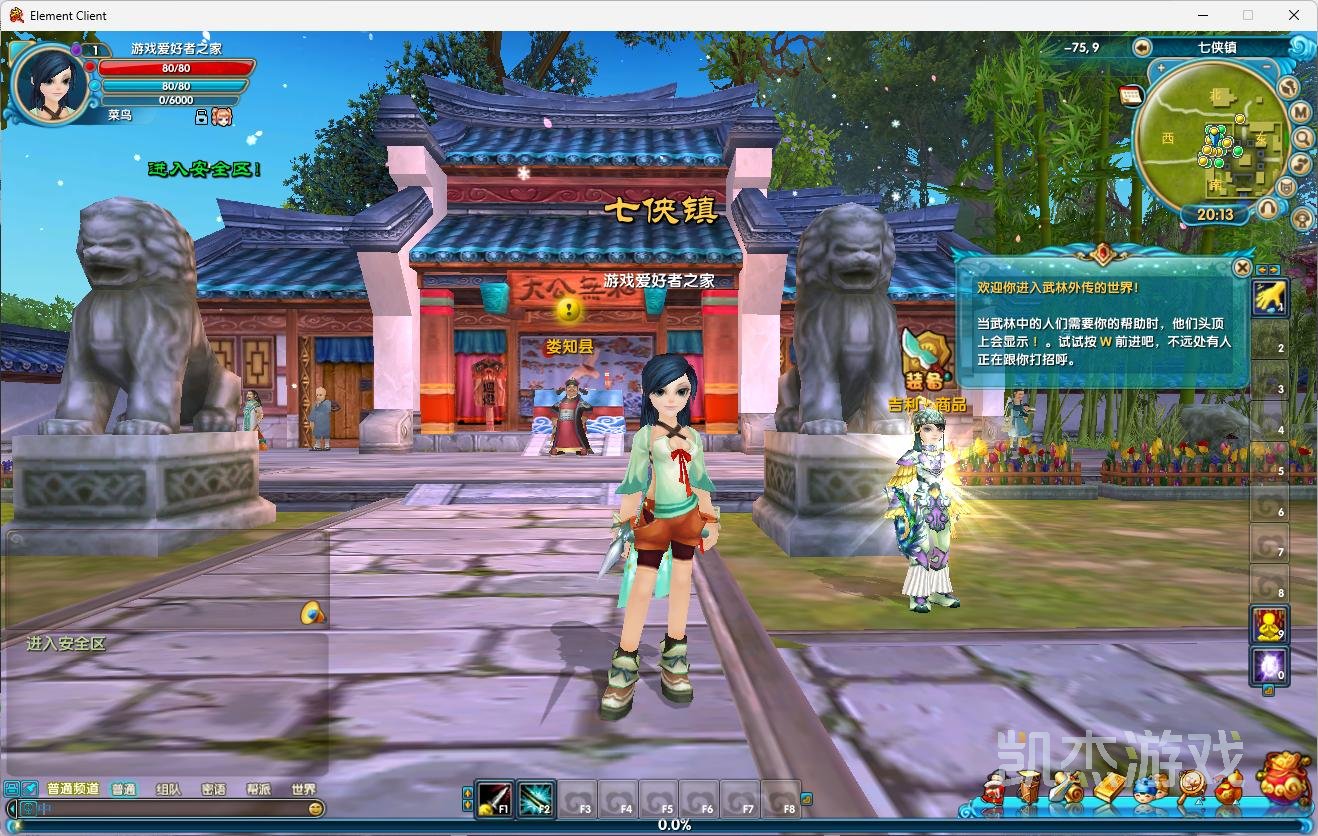Use the yellow hand skill in slot 1
Image resolution: width=1318 pixels, height=836 pixels.
[x=1270, y=298]
